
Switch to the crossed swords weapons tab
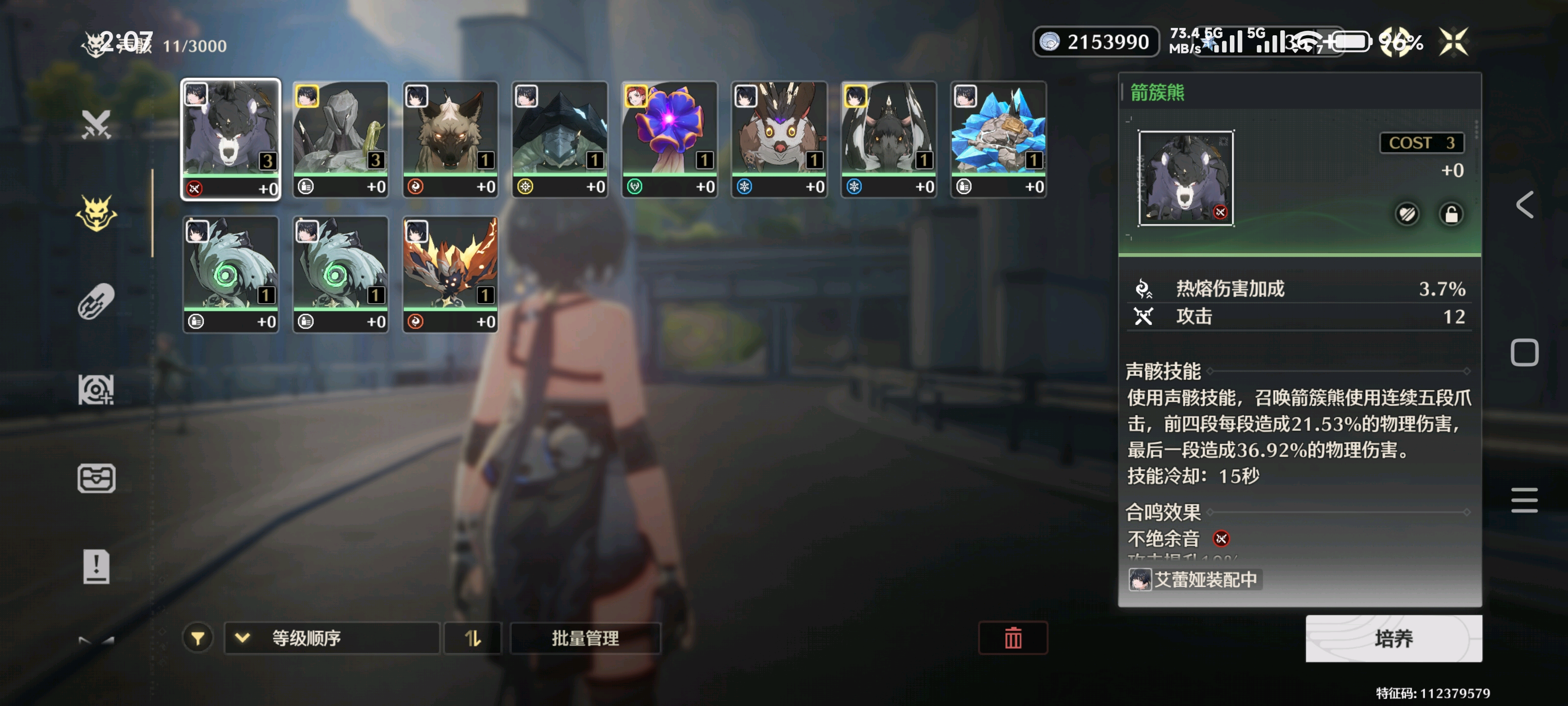coord(96,125)
